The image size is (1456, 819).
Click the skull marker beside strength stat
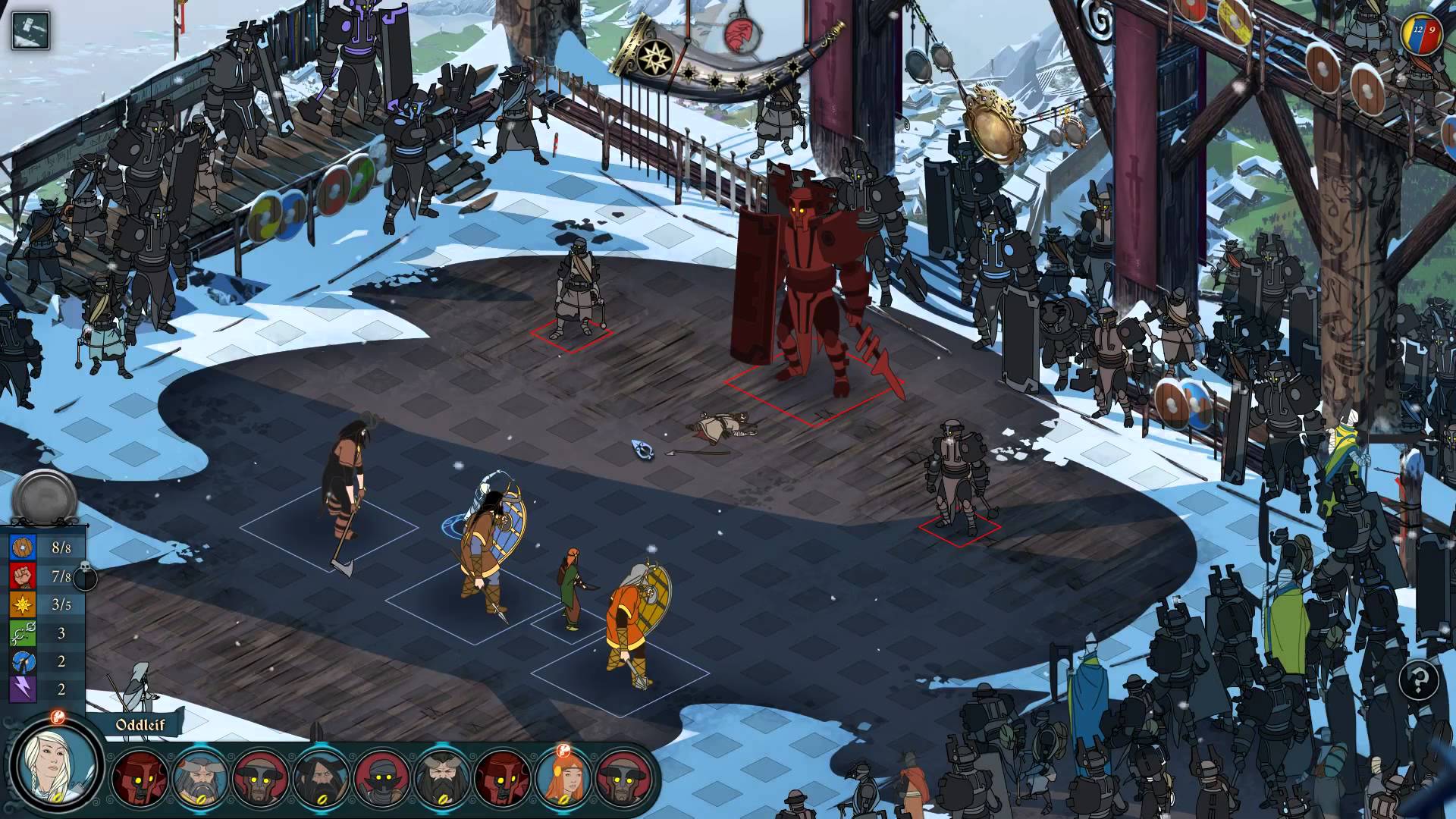pos(85,576)
